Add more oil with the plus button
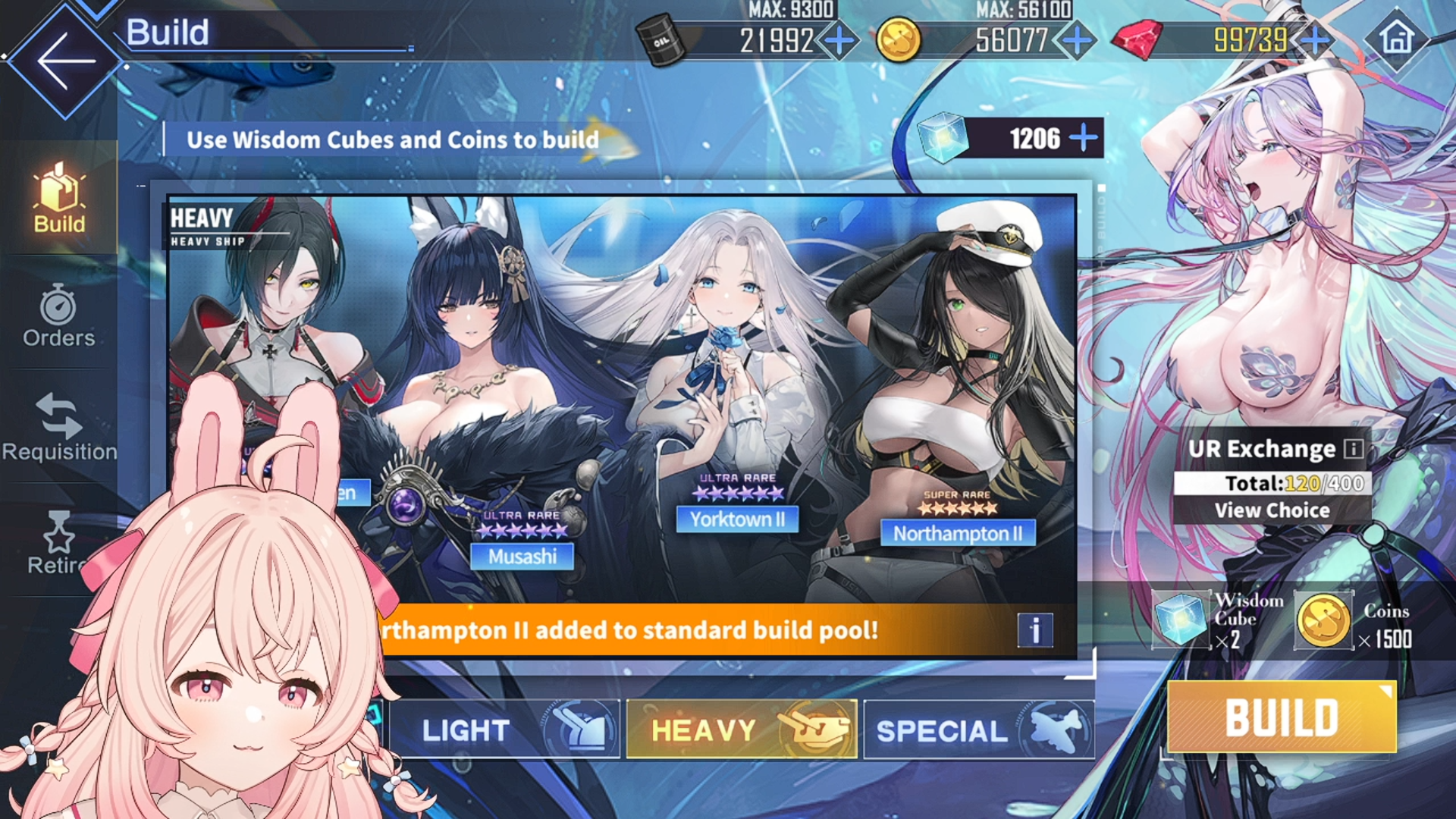Image resolution: width=1456 pixels, height=819 pixels. pyautogui.click(x=839, y=39)
